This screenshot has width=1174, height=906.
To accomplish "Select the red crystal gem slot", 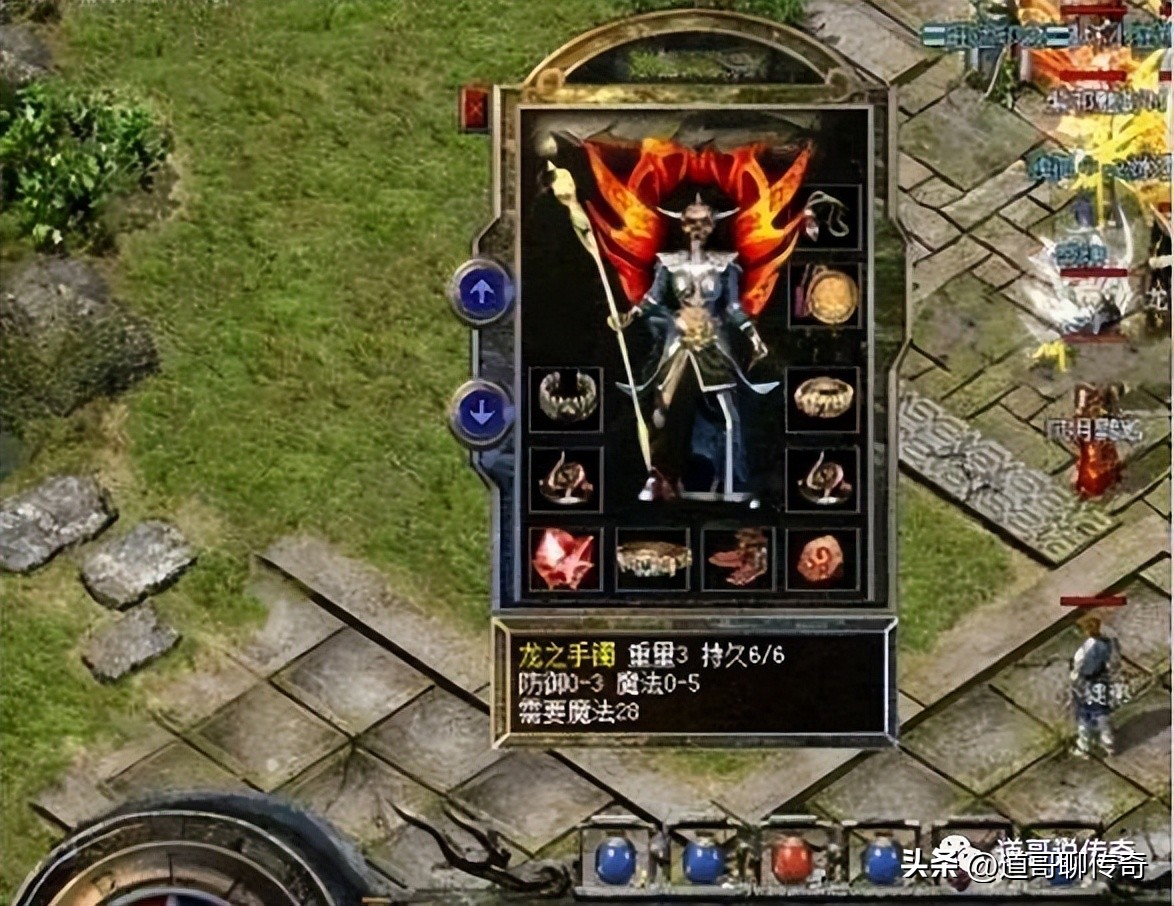I will click(565, 559).
